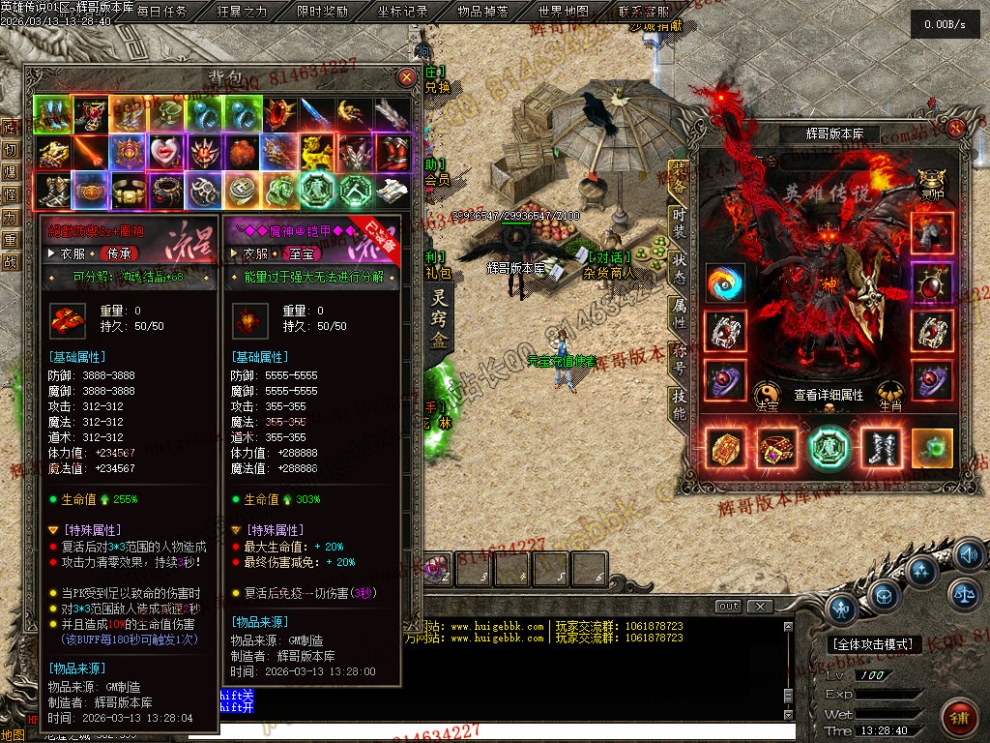
Task: Open the 世界地图 world map
Action: 563,12
